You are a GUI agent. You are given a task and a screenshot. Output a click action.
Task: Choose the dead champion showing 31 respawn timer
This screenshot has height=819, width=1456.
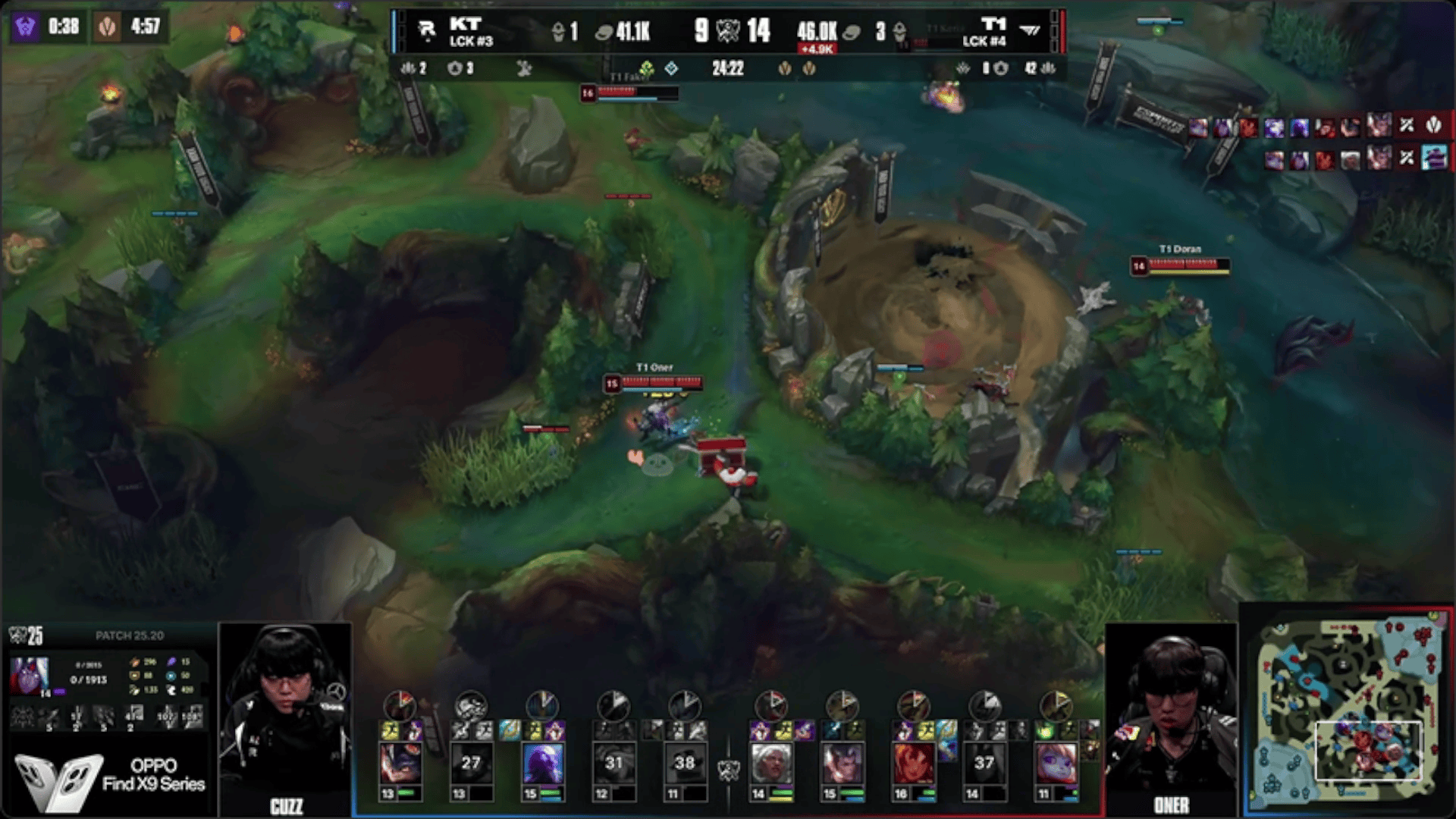613,762
